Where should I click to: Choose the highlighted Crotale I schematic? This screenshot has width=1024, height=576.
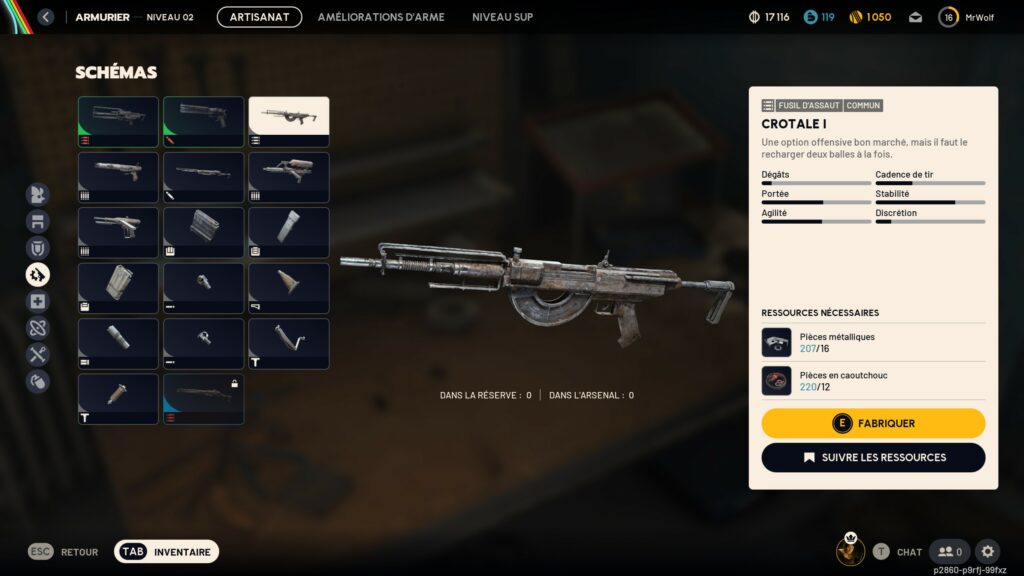click(289, 122)
